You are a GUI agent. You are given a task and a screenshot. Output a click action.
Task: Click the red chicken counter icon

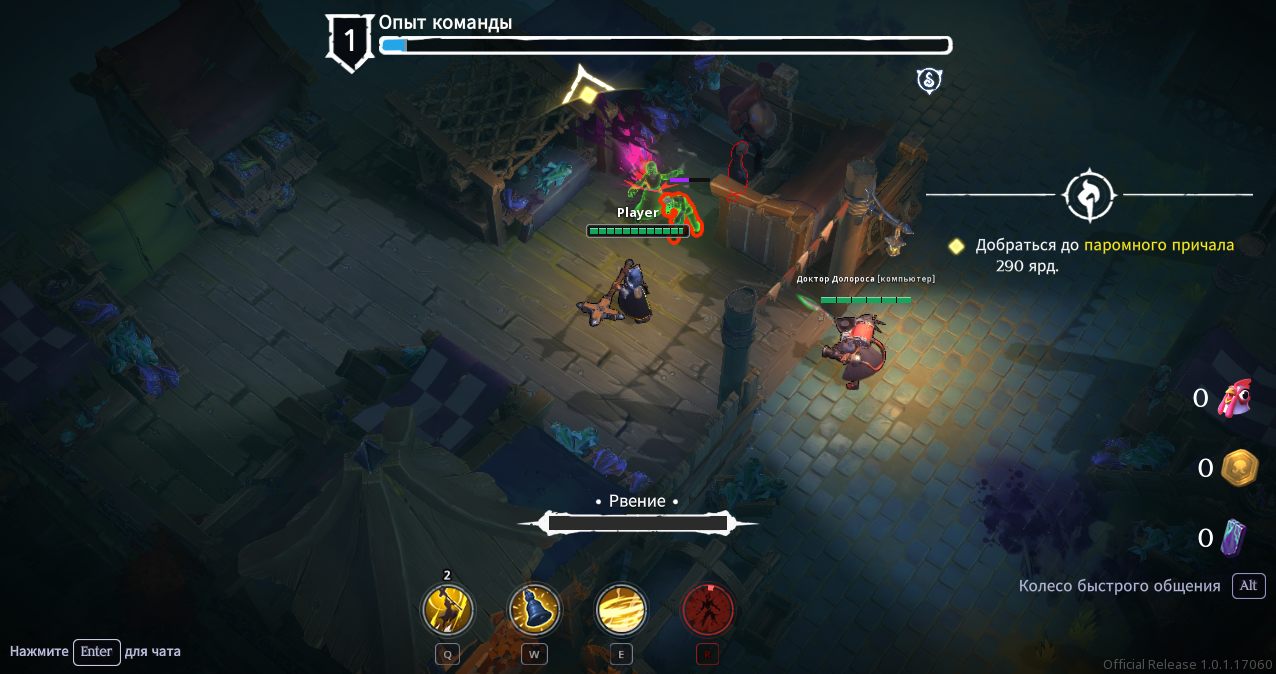tap(1238, 399)
